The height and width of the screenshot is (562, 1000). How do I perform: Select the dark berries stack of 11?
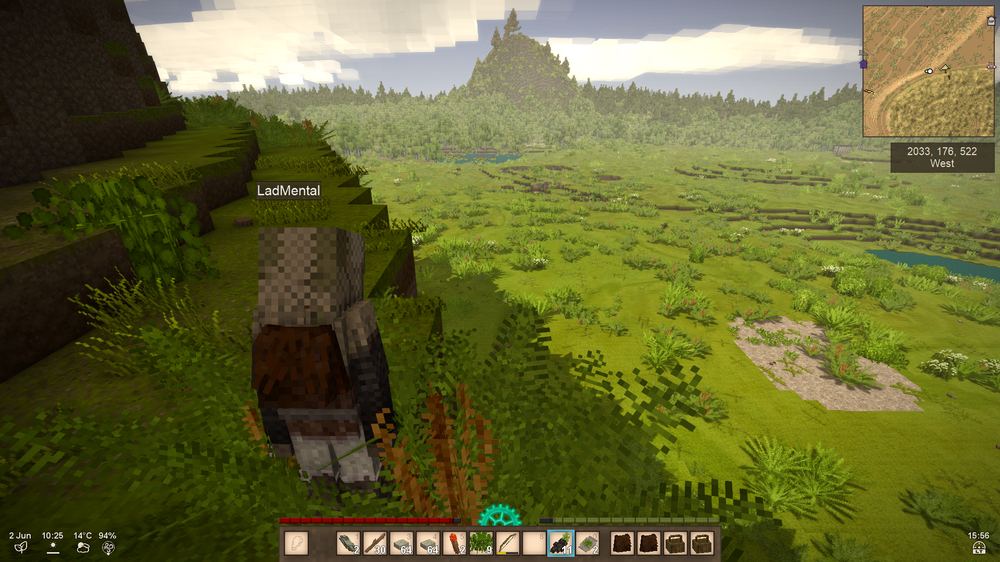pos(561,543)
